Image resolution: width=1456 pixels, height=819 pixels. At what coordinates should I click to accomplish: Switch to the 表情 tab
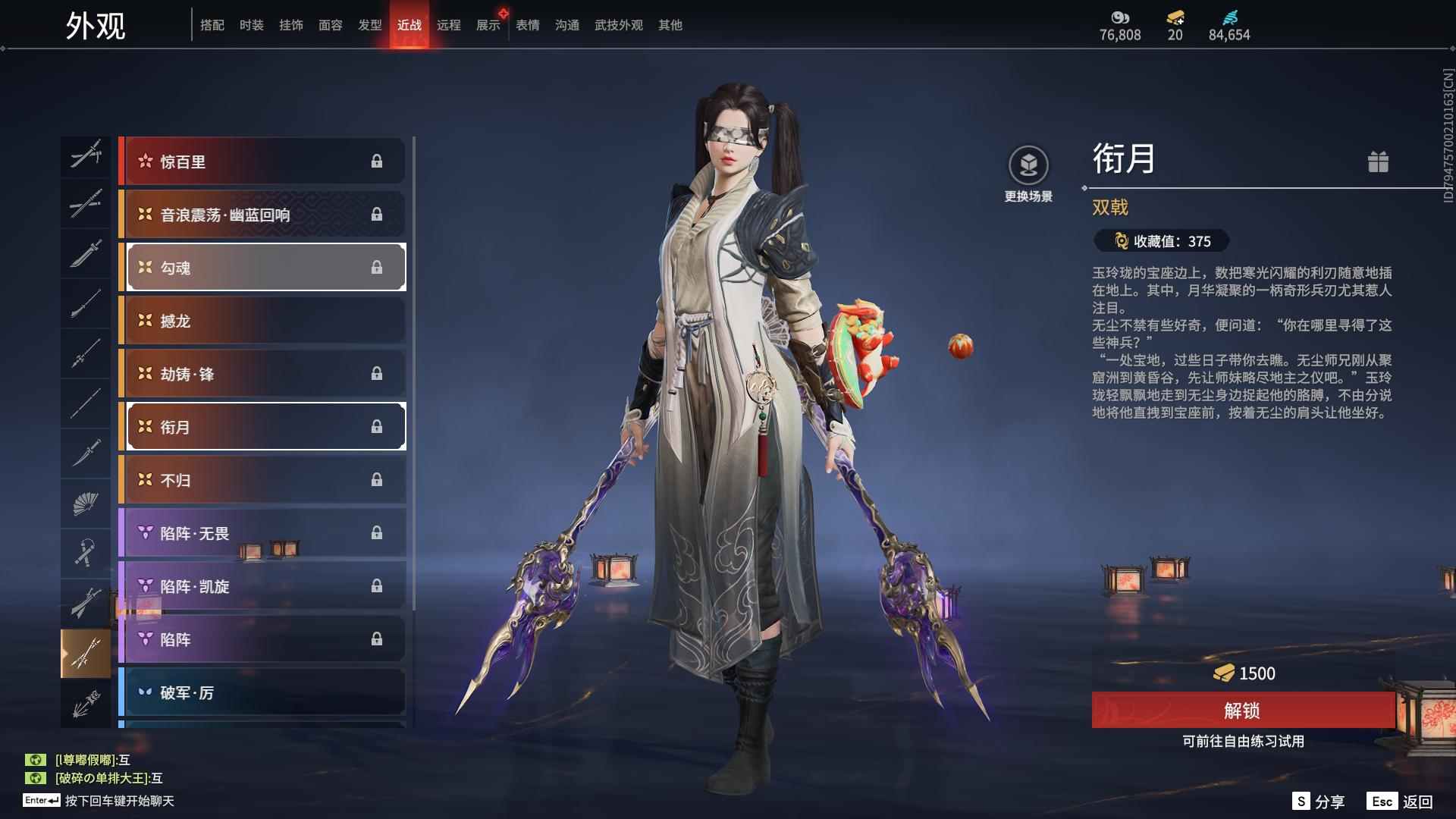point(526,24)
